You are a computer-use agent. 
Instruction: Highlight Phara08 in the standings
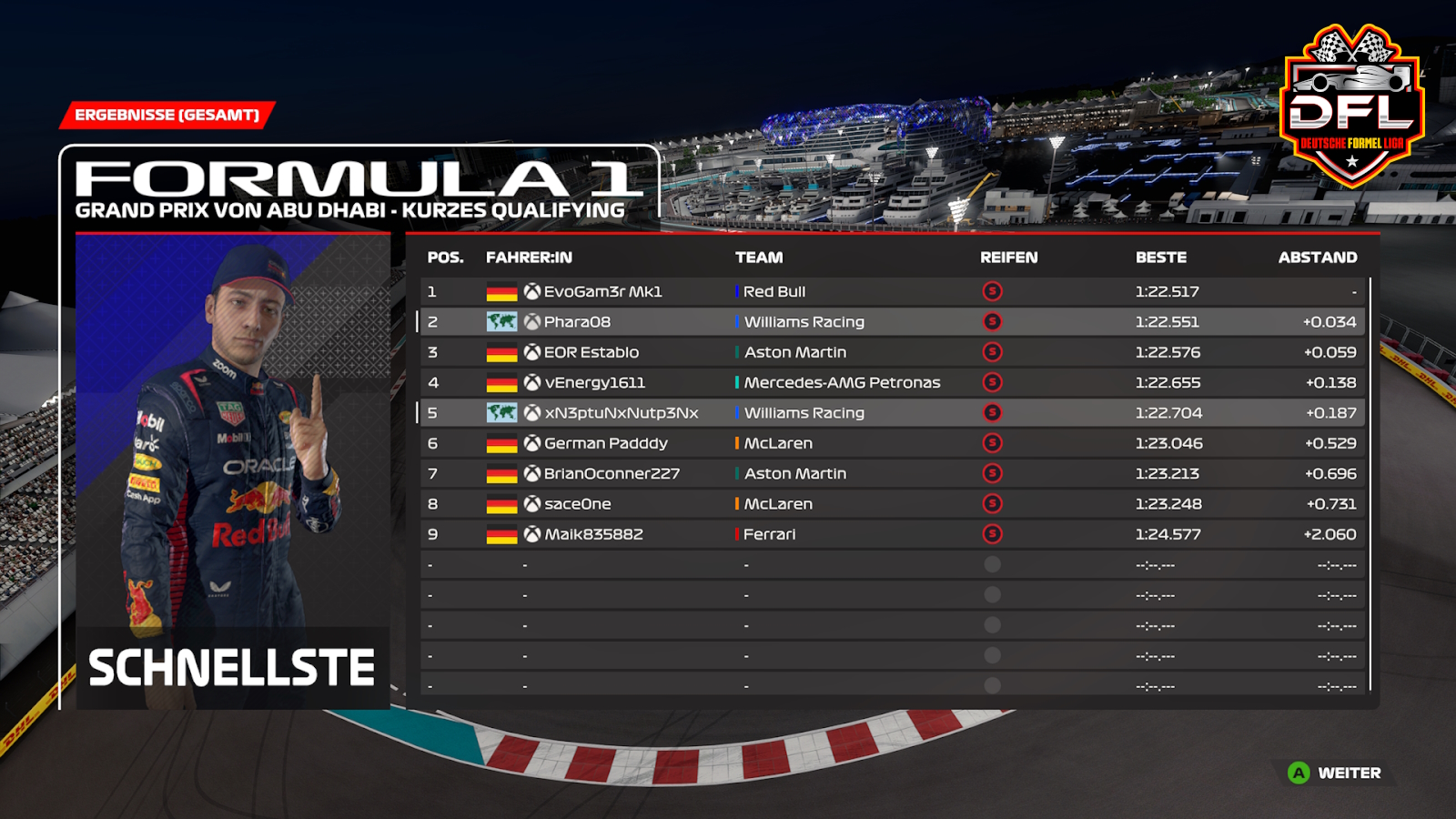[x=577, y=322]
